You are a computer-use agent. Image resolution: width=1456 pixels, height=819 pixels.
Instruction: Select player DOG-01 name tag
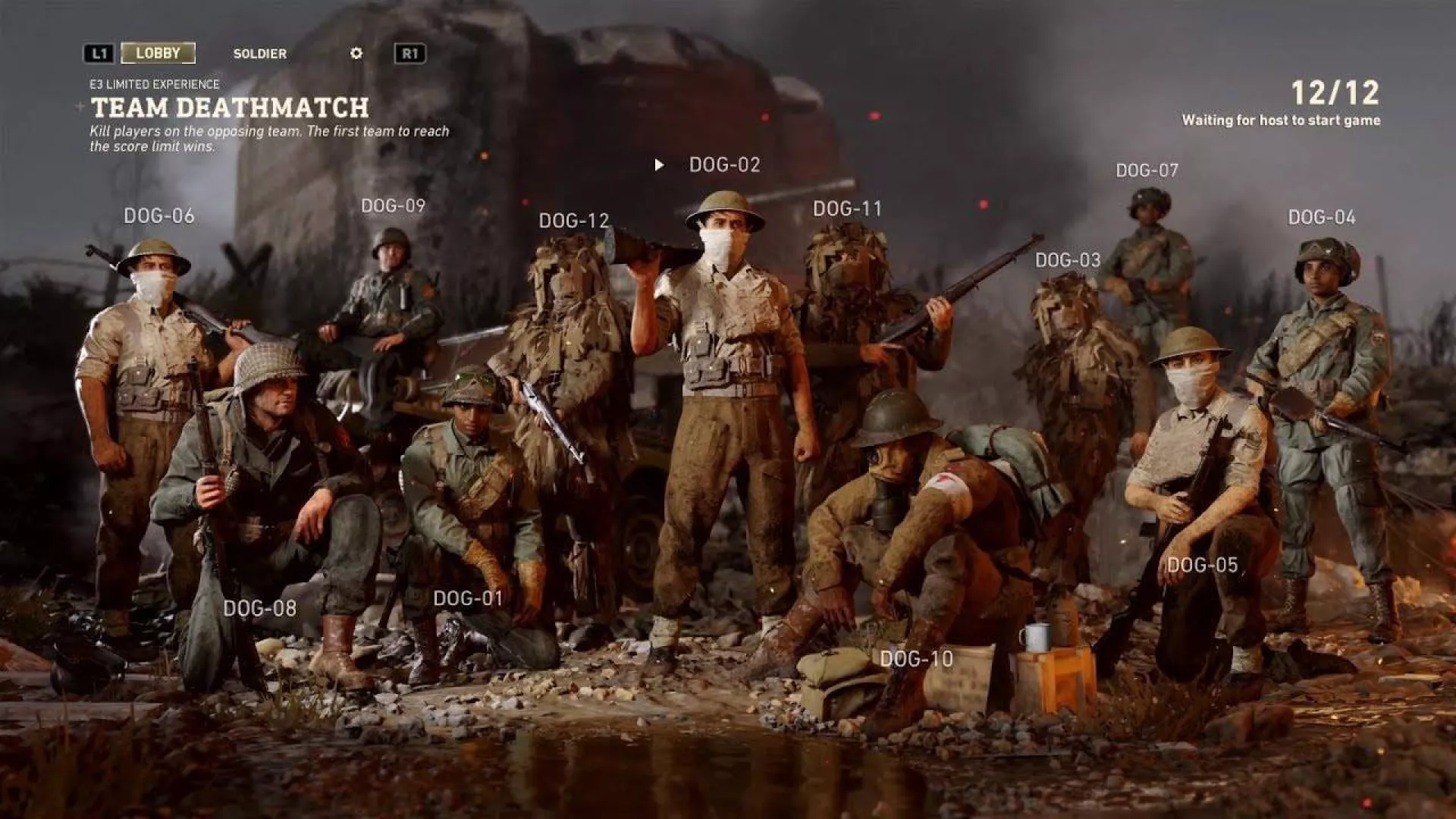pyautogui.click(x=468, y=598)
